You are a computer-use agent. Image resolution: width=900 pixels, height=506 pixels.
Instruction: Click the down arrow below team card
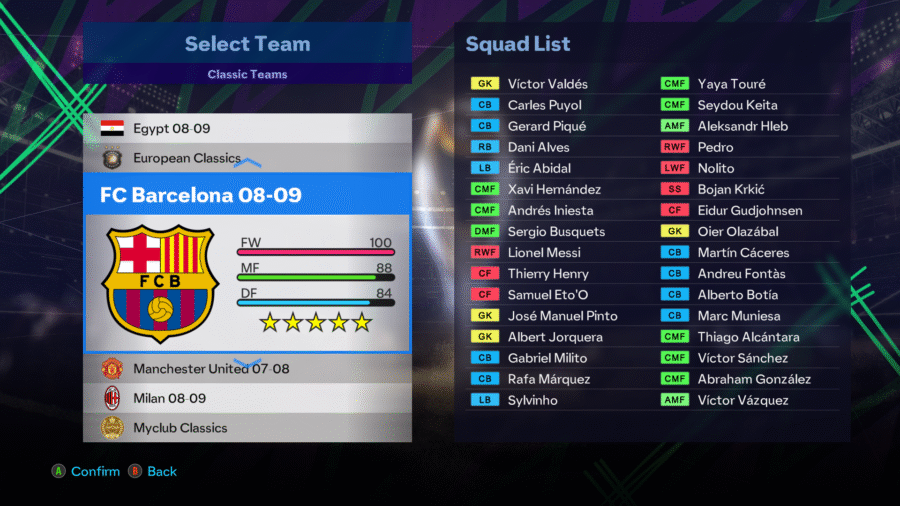(x=247, y=362)
